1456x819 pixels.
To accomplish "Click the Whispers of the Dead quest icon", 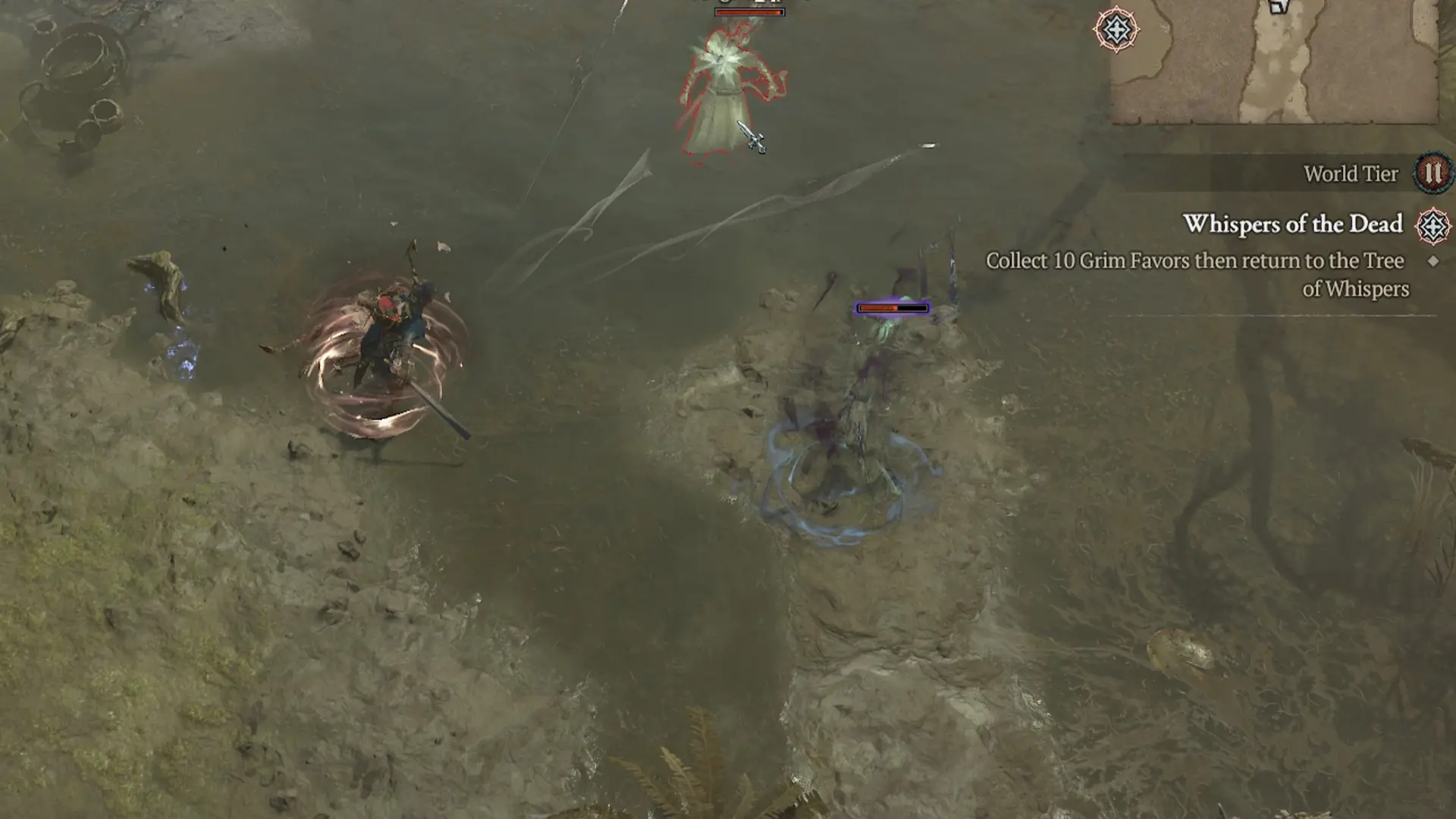I will pos(1432,225).
